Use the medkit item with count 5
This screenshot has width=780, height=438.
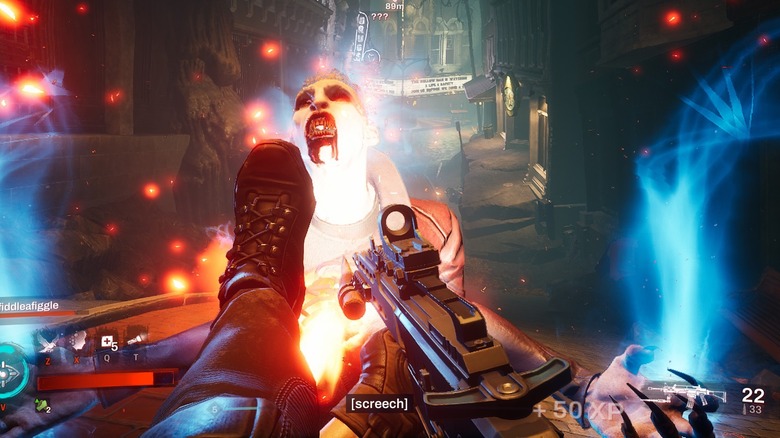pyautogui.click(x=106, y=342)
